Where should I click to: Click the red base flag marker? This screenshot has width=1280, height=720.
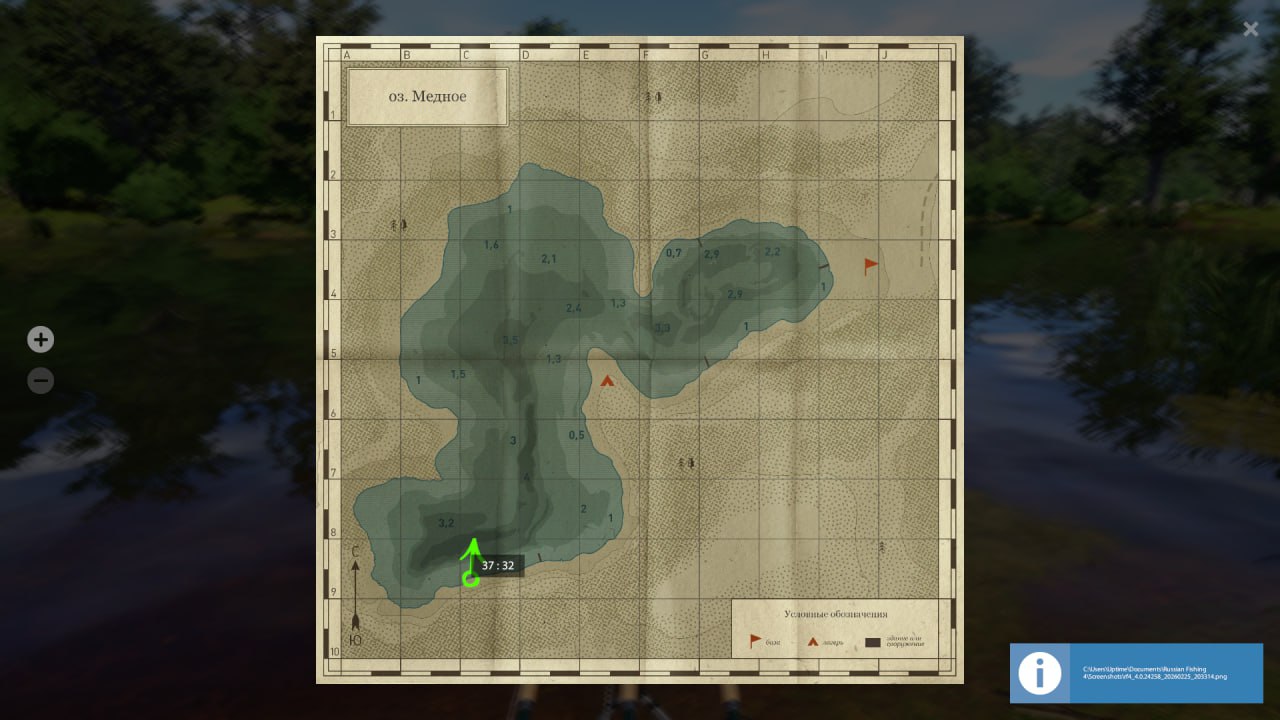871,265
